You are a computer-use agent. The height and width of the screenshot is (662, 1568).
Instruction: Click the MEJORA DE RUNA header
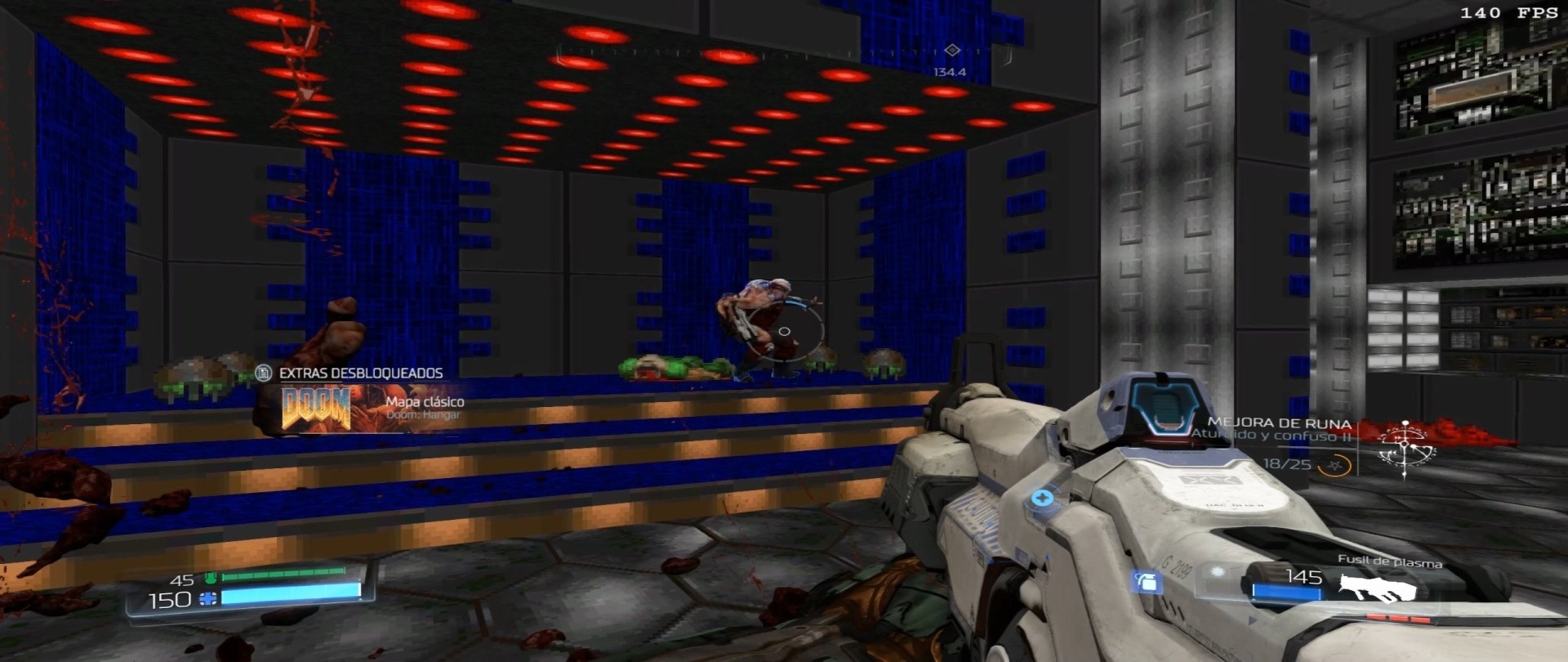point(1281,423)
